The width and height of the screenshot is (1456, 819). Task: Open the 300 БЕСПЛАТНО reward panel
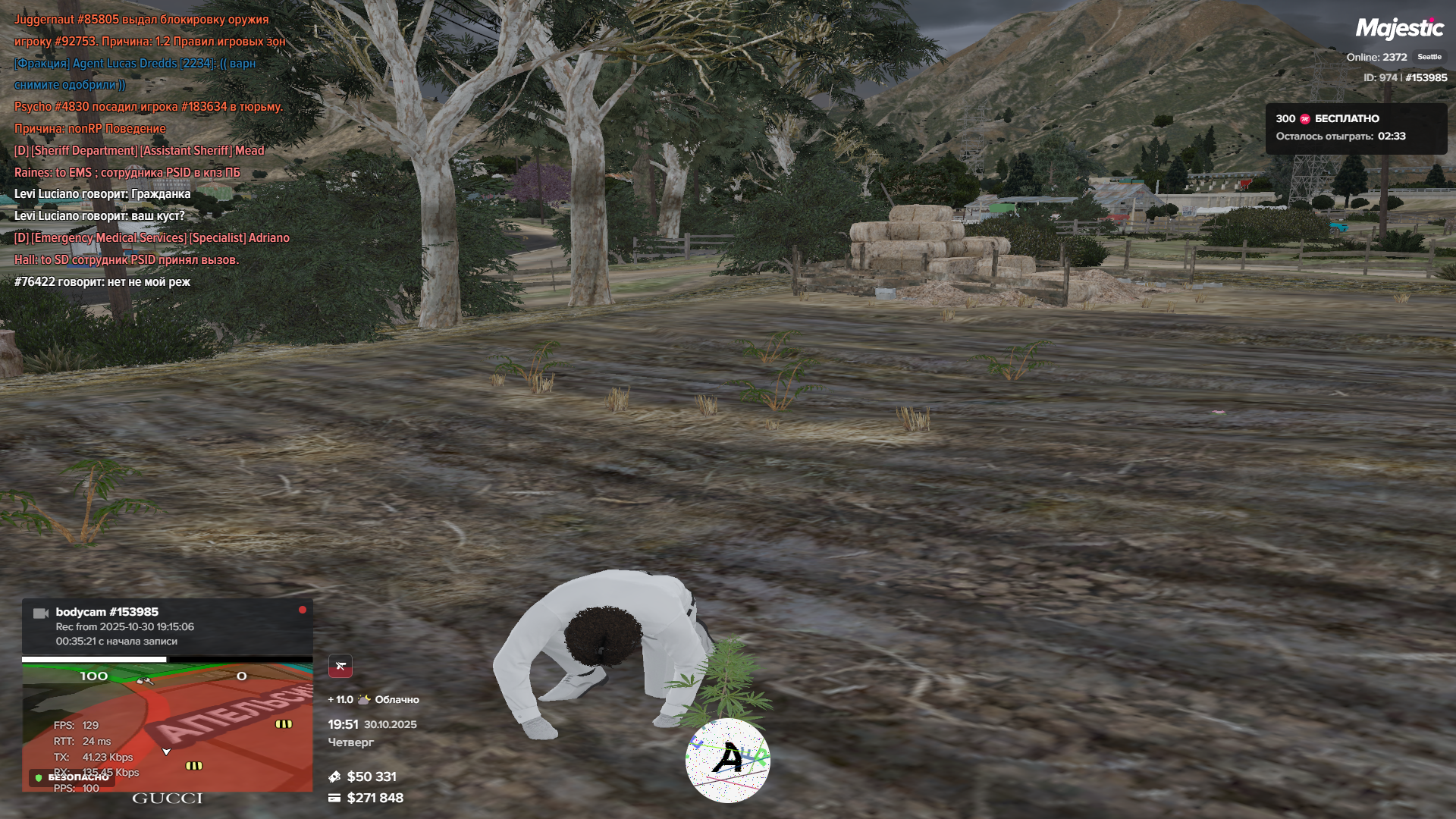[1356, 127]
